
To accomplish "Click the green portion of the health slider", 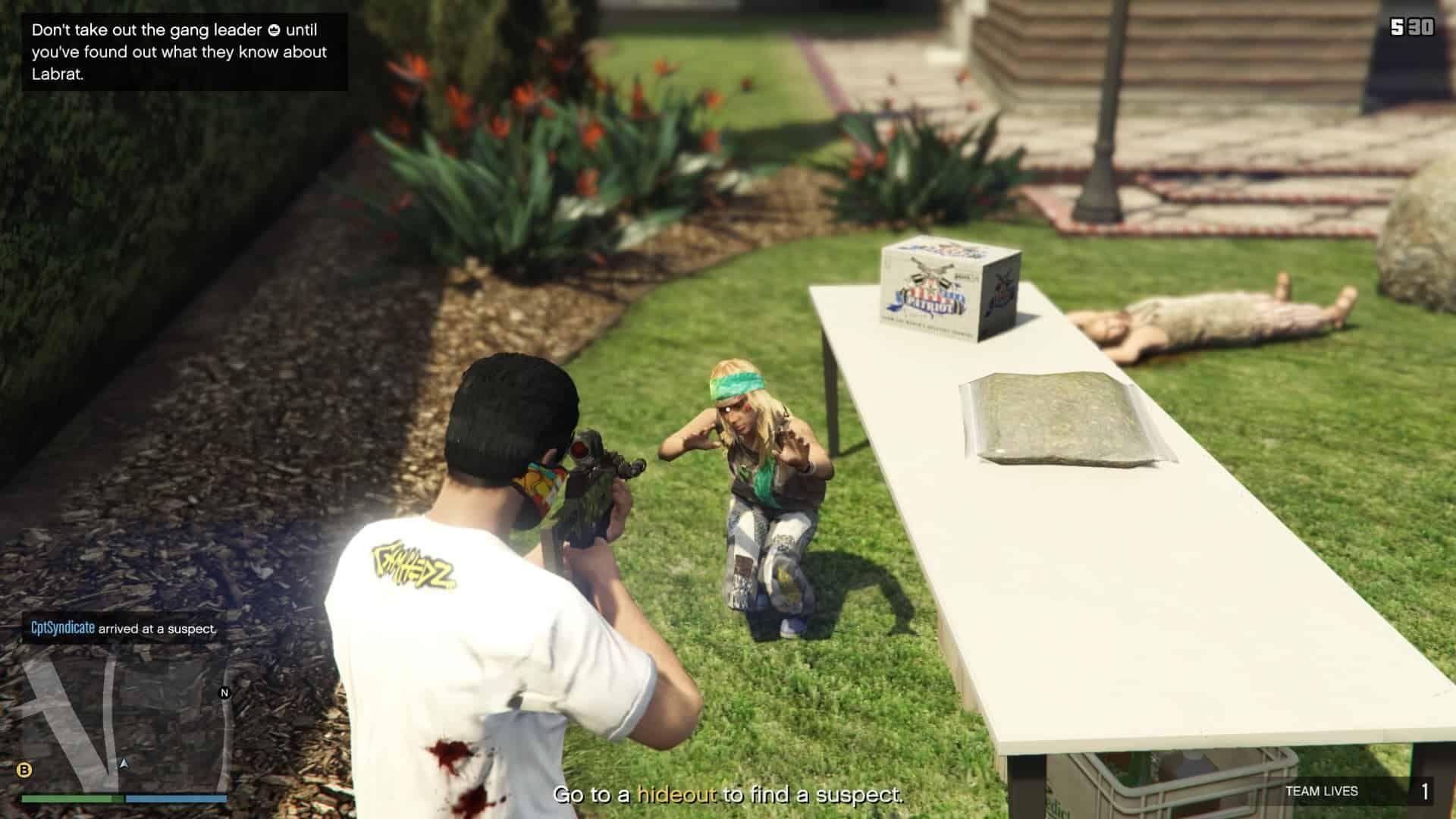I will 68,798.
